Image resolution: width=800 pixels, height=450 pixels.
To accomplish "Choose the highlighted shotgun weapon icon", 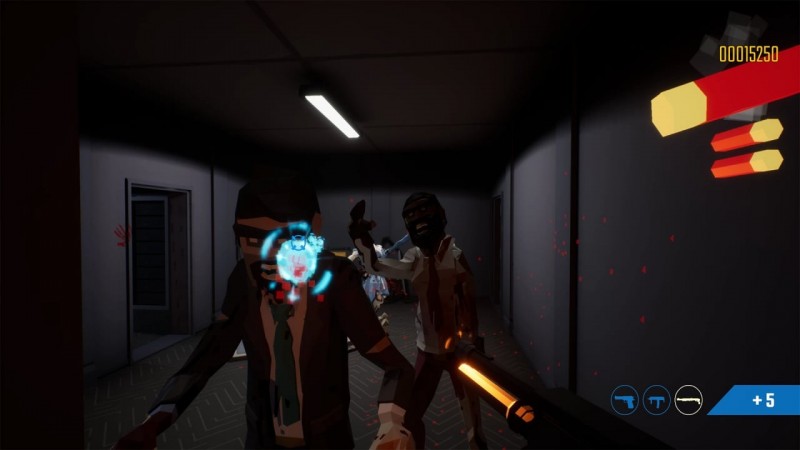I will pos(688,400).
